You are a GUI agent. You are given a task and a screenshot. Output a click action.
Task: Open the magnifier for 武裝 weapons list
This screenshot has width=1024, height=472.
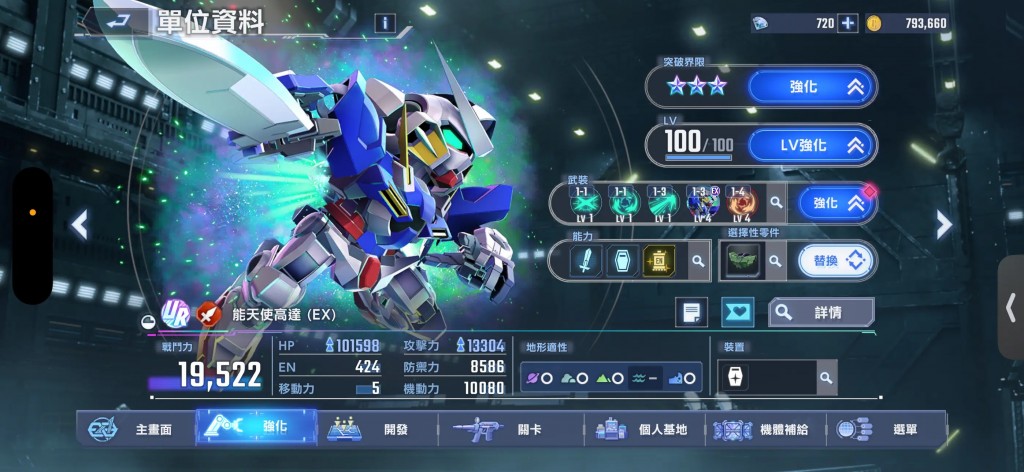tap(776, 204)
